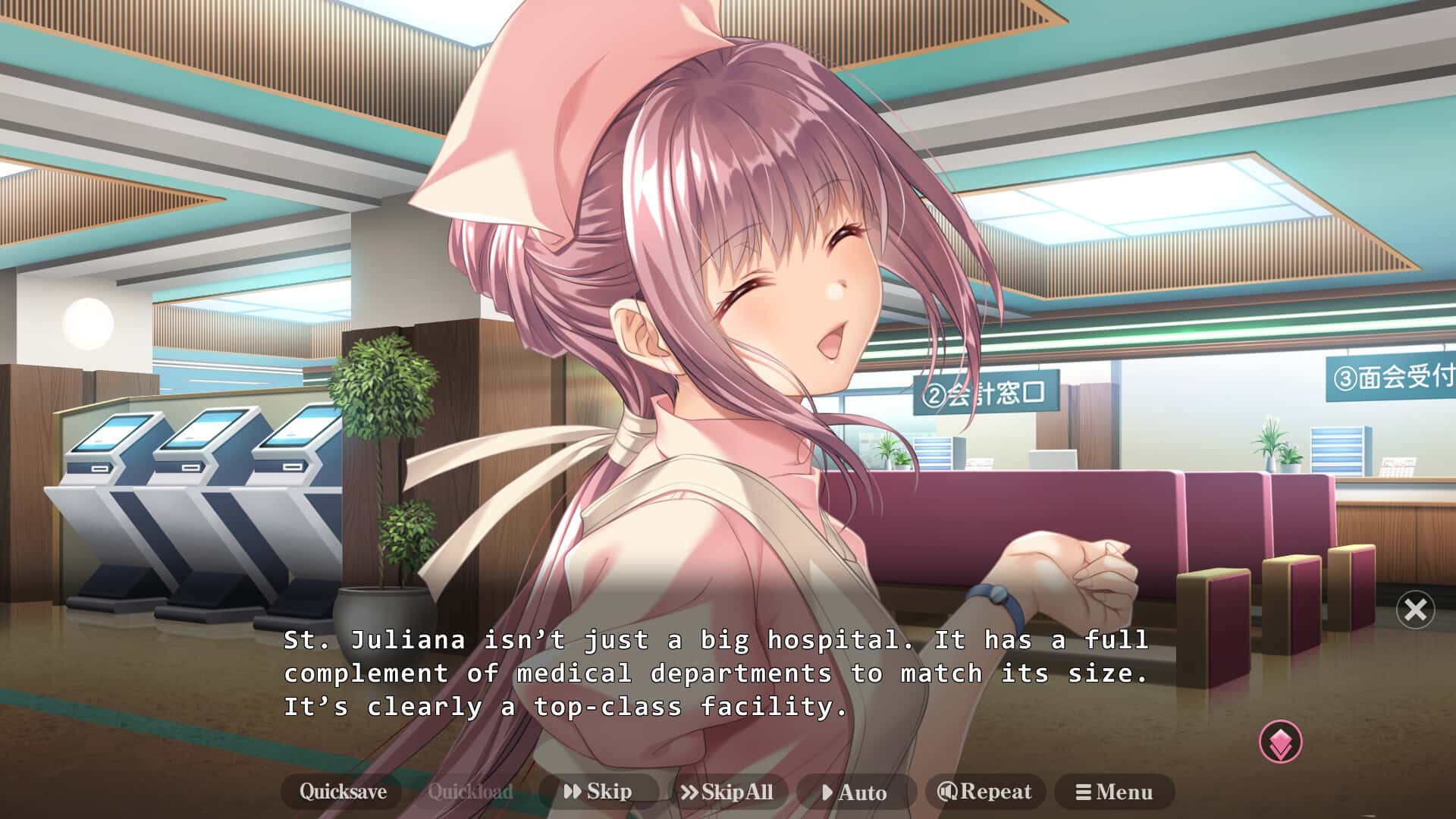Image resolution: width=1456 pixels, height=819 pixels.
Task: Click the dialogue text box to continue
Action: (720, 675)
